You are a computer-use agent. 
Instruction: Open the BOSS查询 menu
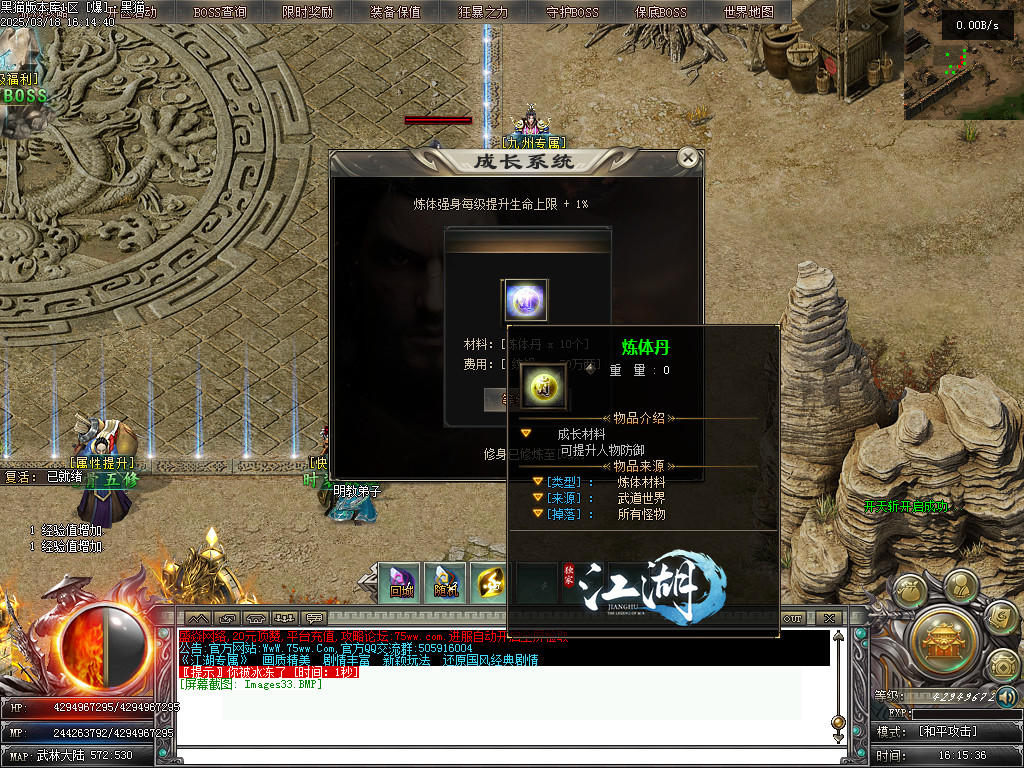pyautogui.click(x=220, y=12)
